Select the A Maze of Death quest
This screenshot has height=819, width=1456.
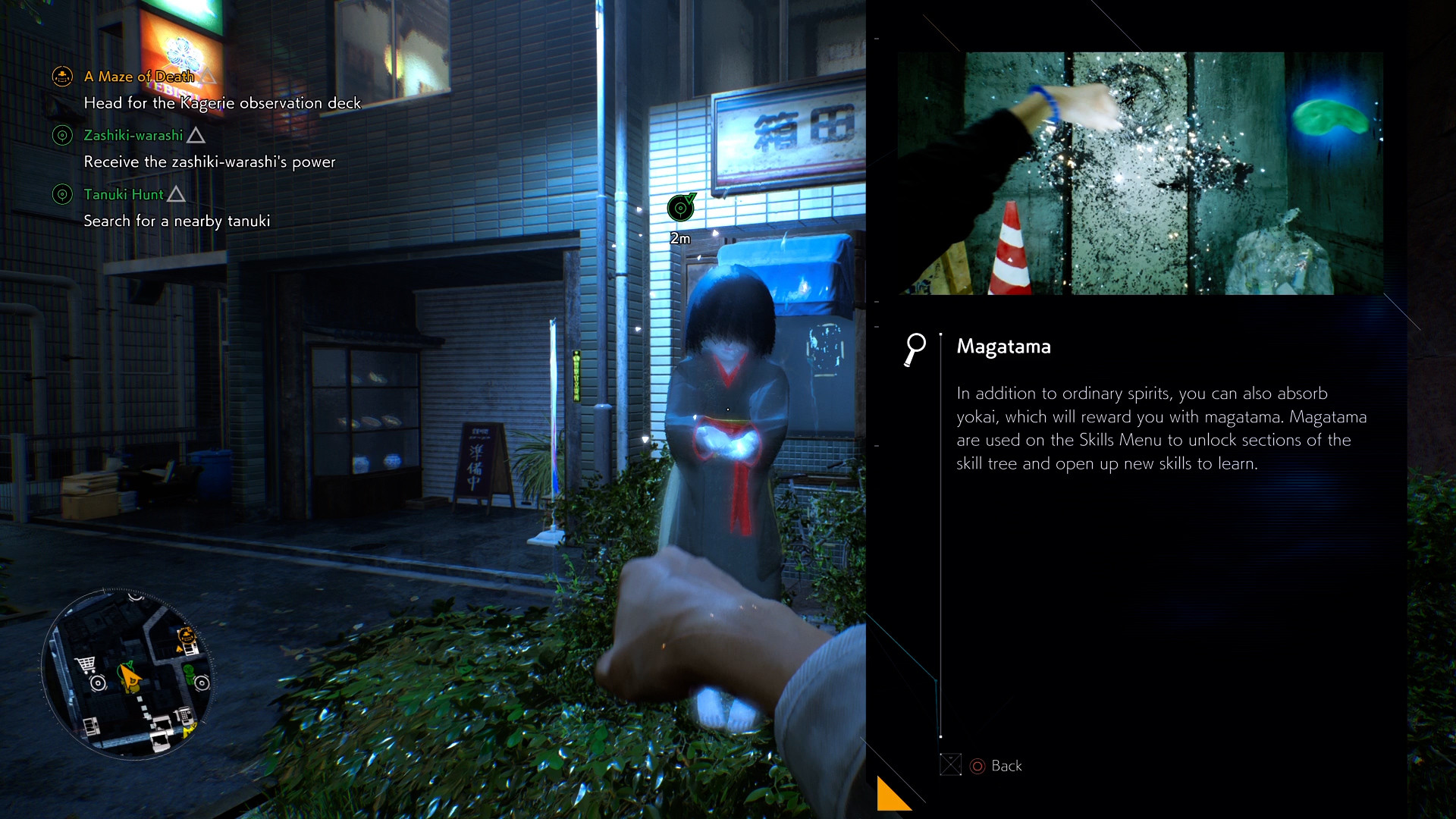tap(139, 77)
